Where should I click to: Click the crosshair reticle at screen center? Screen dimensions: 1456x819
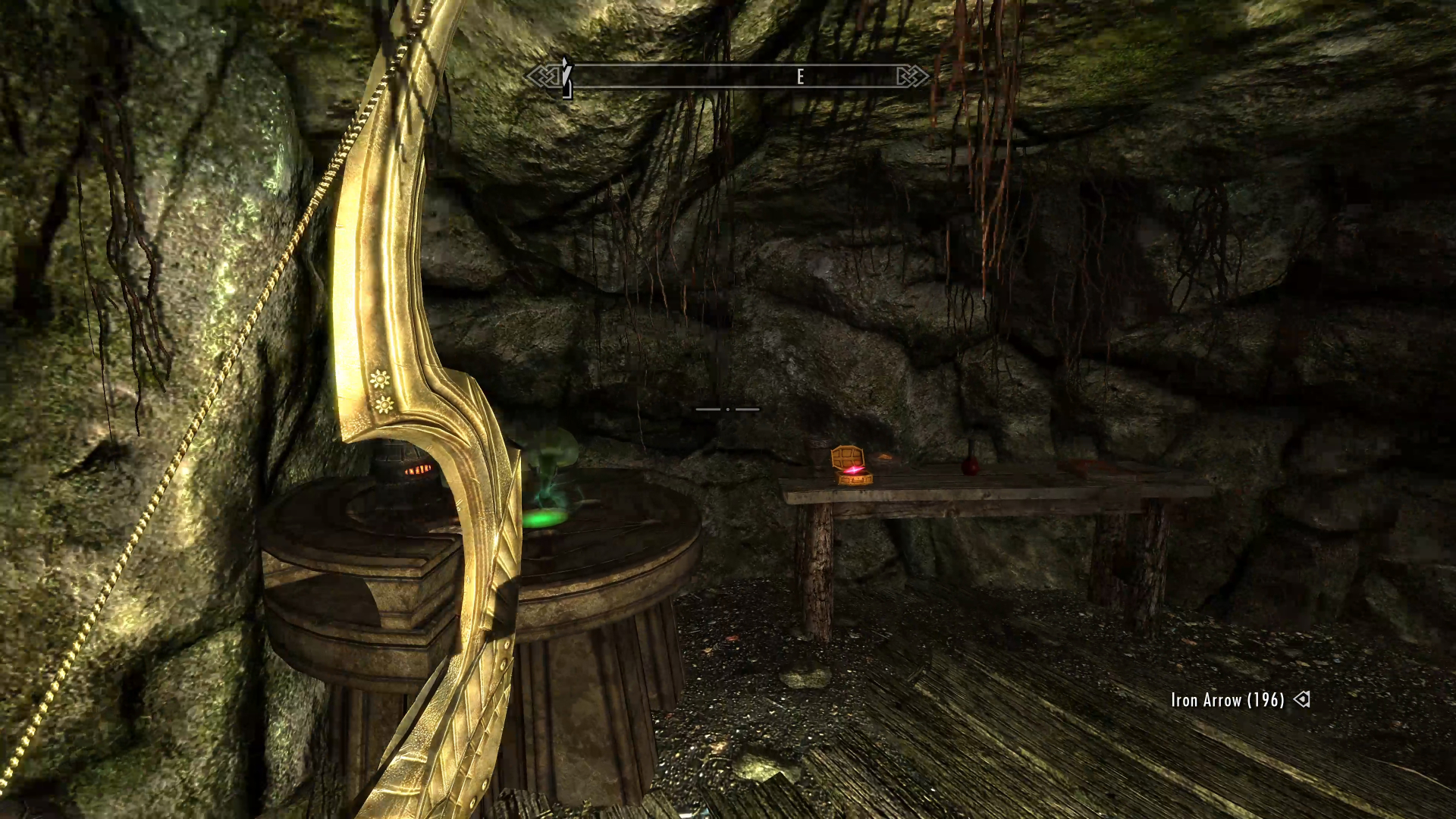click(x=728, y=409)
